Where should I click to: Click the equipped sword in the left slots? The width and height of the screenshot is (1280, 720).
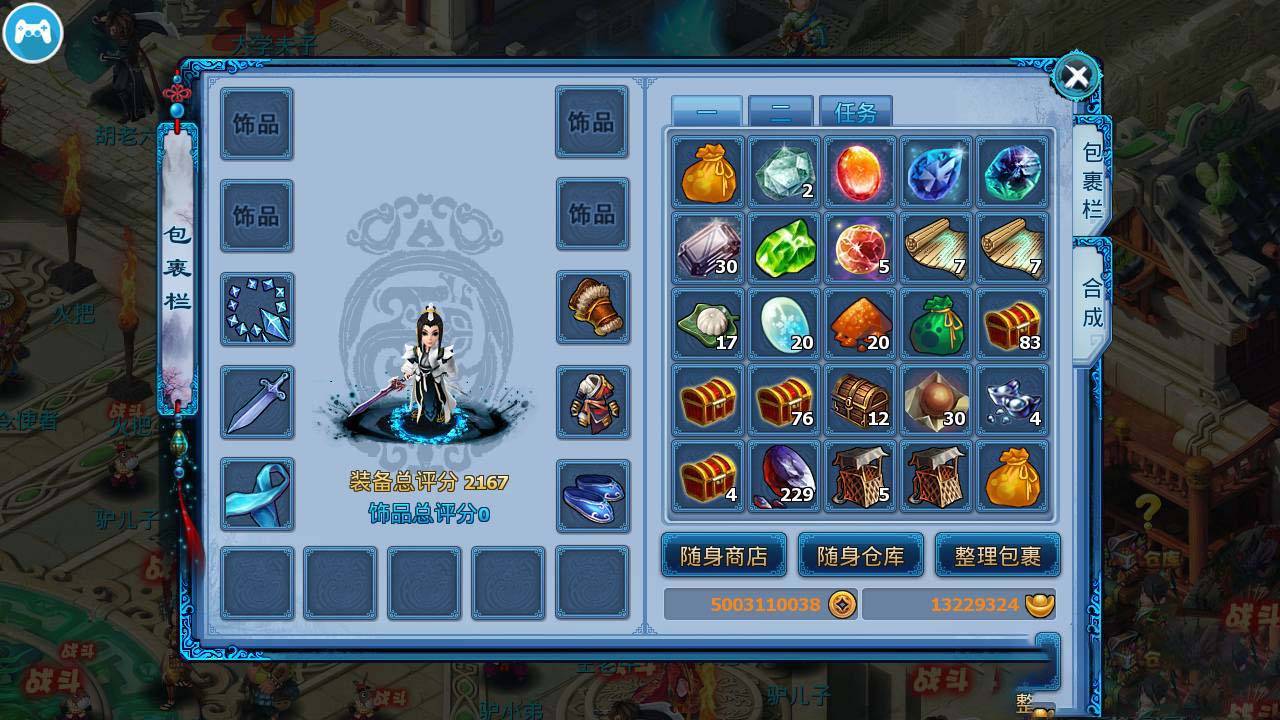[257, 402]
